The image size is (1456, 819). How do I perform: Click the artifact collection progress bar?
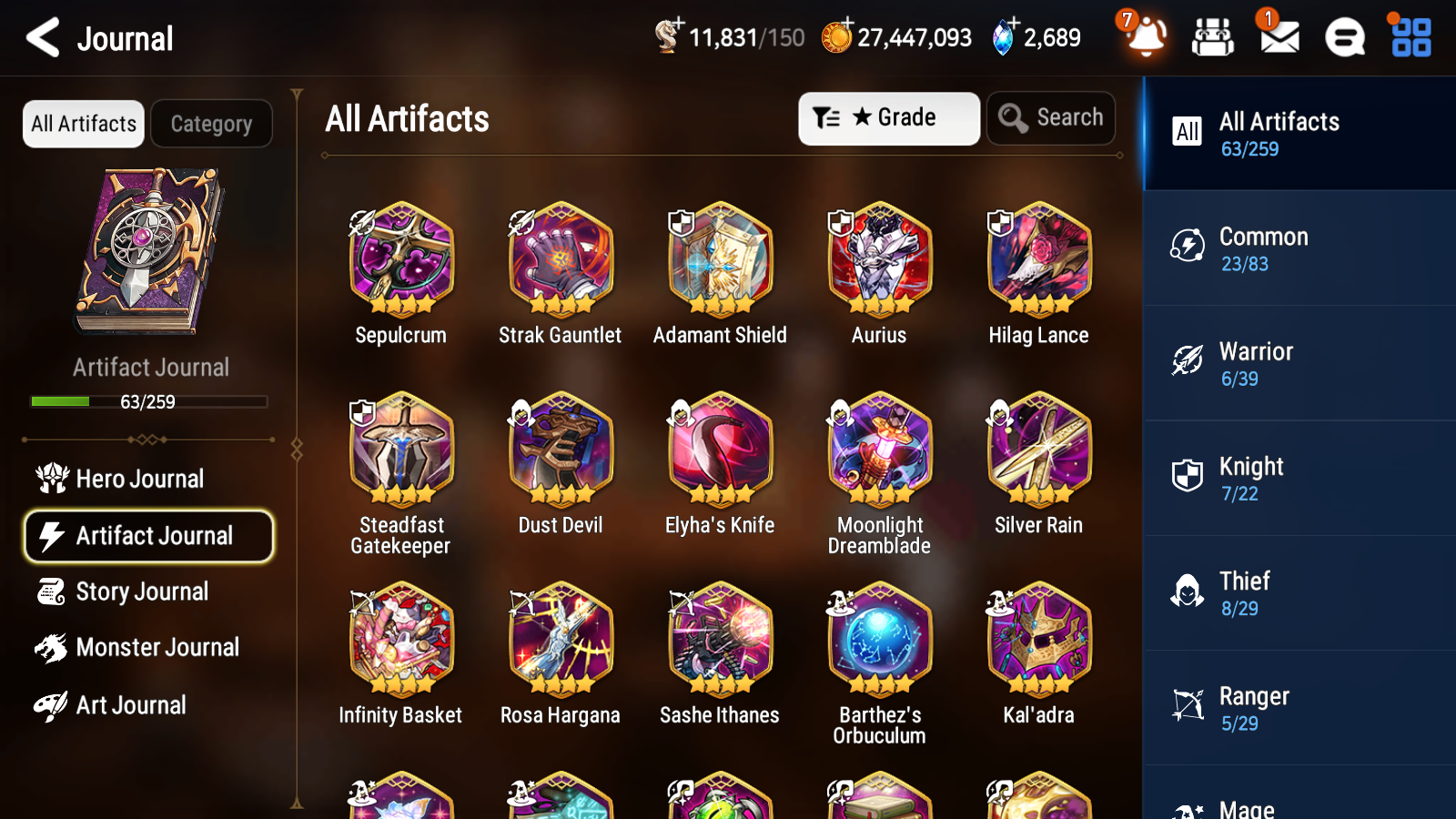click(147, 401)
